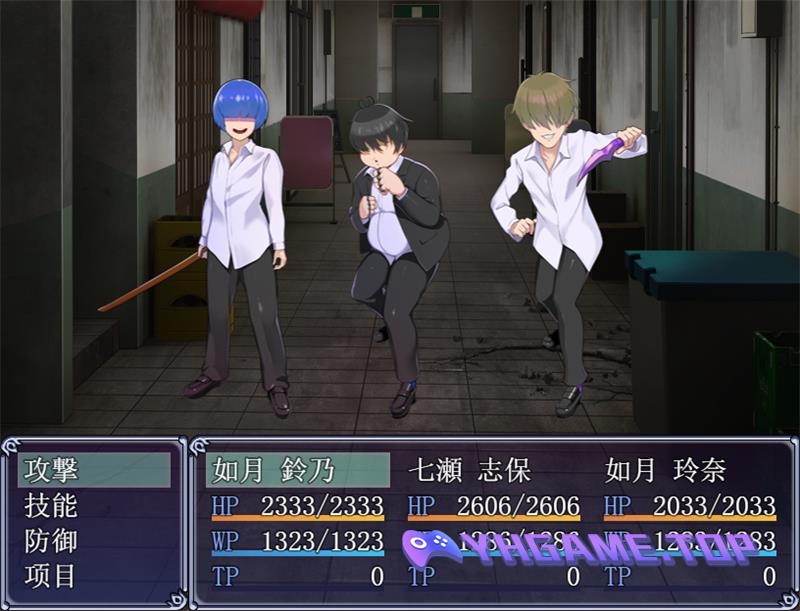
Task: Open the 技能 skills command
Action: pos(52,506)
